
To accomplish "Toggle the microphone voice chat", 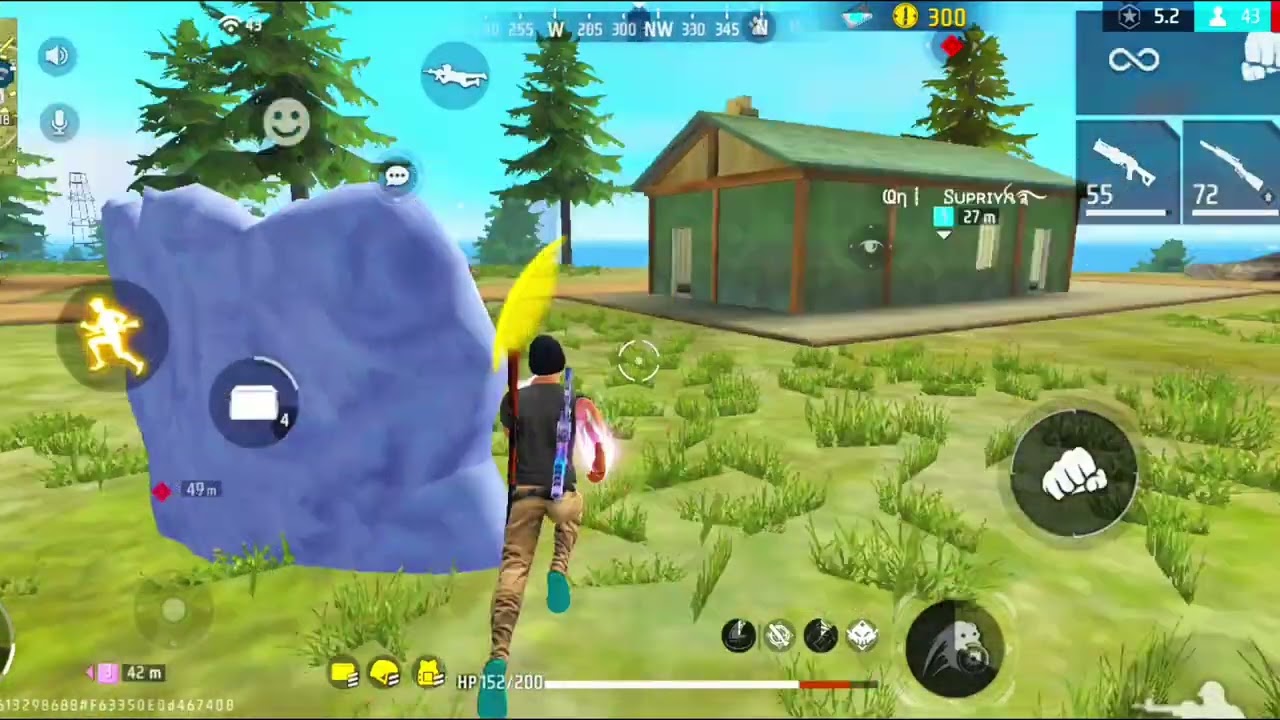I will click(59, 122).
